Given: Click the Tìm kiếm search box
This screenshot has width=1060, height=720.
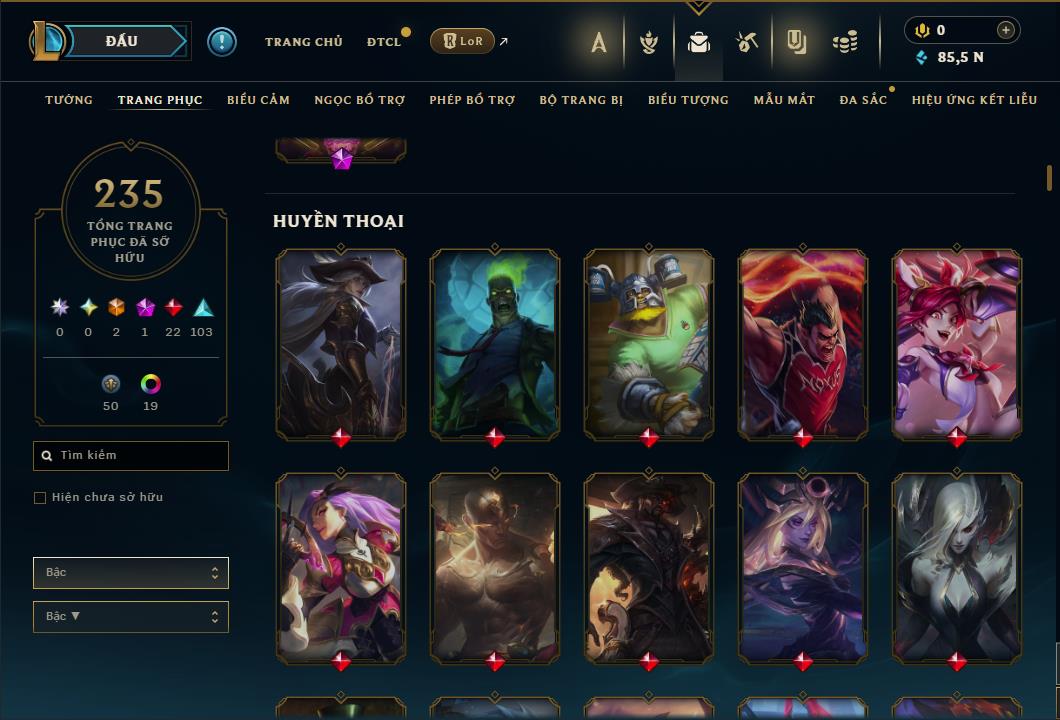Looking at the screenshot, I should pos(131,456).
